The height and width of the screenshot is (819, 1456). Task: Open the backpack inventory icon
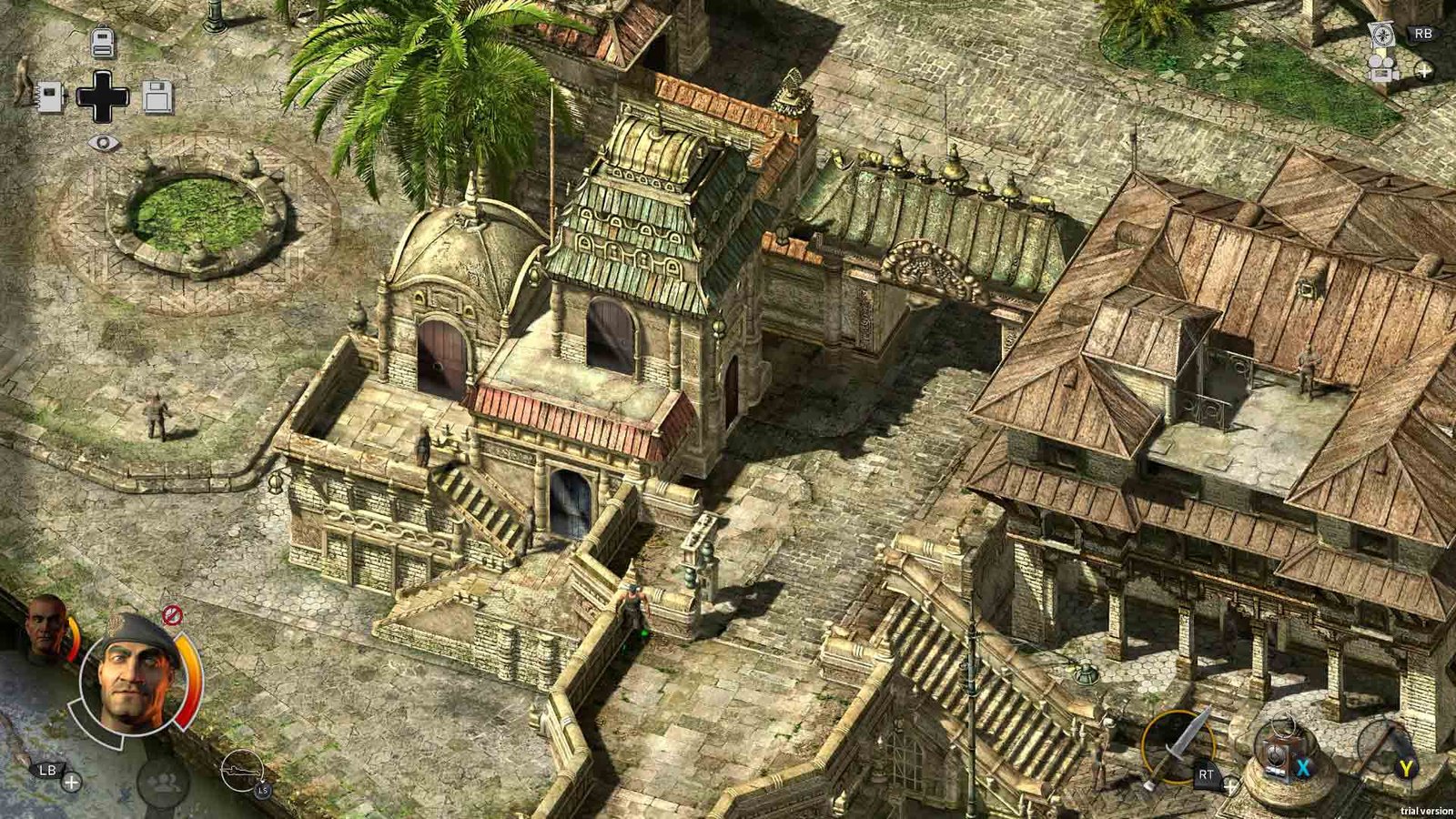103,42
